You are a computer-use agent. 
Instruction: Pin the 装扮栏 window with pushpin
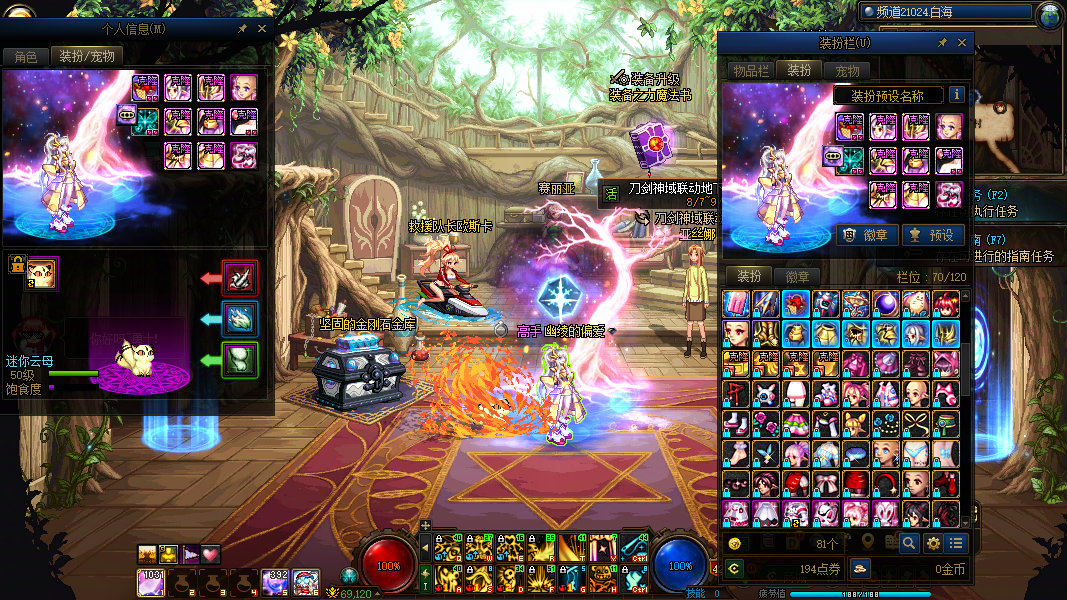coord(942,43)
